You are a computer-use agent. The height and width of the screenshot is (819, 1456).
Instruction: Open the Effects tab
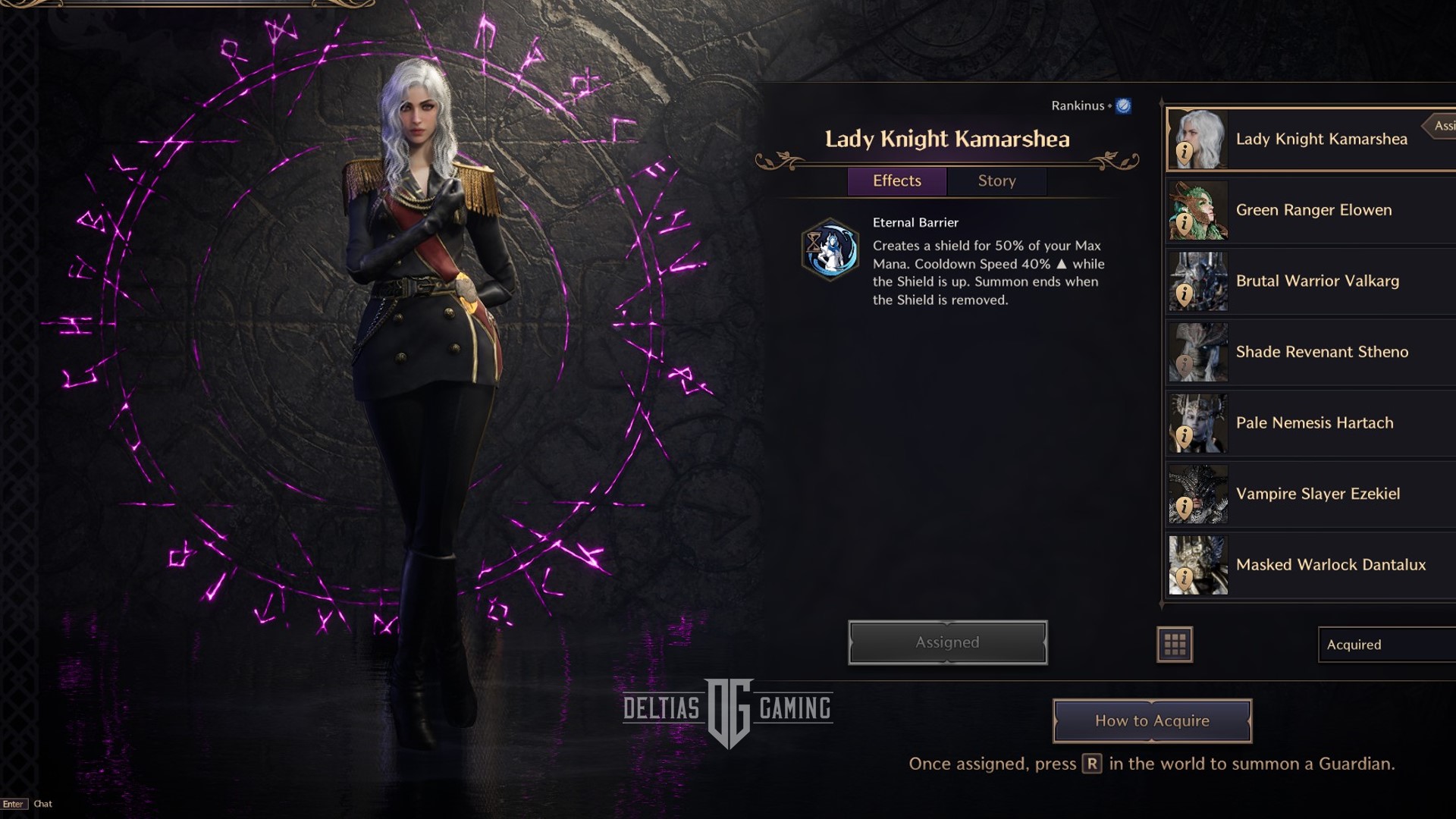pyautogui.click(x=896, y=181)
